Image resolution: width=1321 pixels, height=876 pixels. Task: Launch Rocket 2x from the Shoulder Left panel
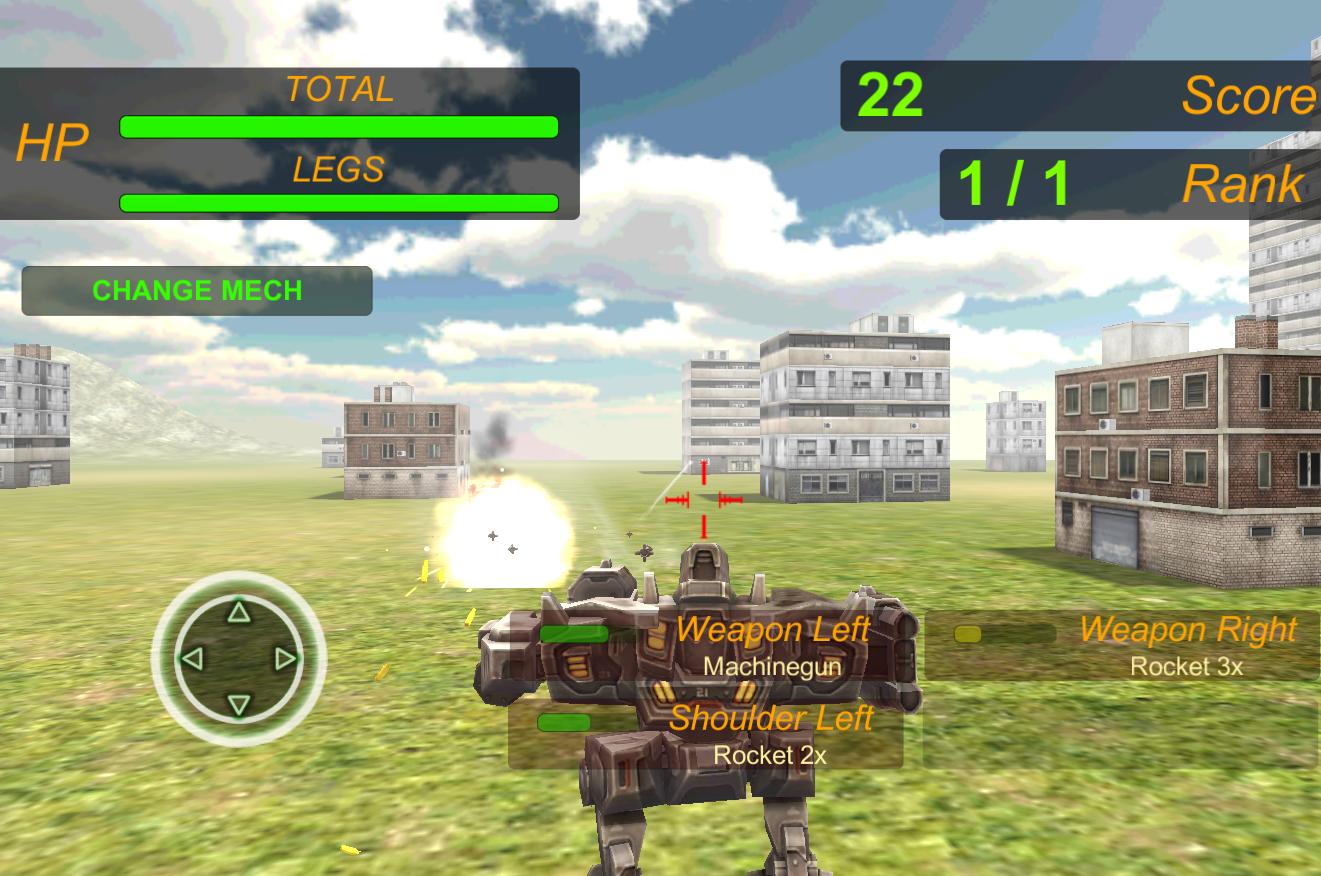[770, 735]
